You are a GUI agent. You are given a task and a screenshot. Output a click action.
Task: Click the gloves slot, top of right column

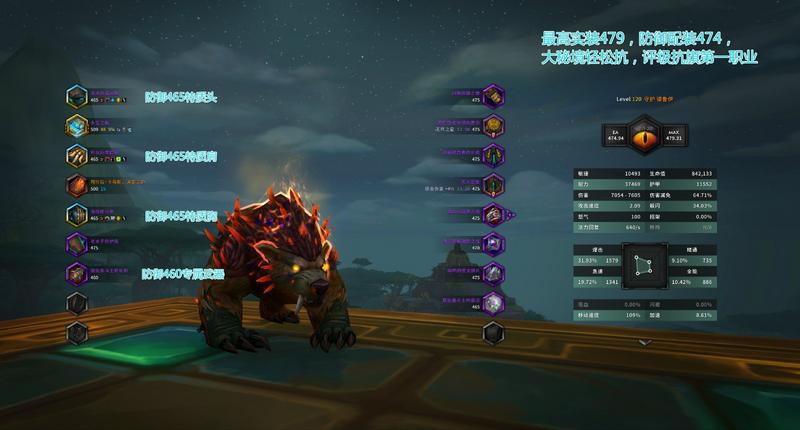point(492,97)
